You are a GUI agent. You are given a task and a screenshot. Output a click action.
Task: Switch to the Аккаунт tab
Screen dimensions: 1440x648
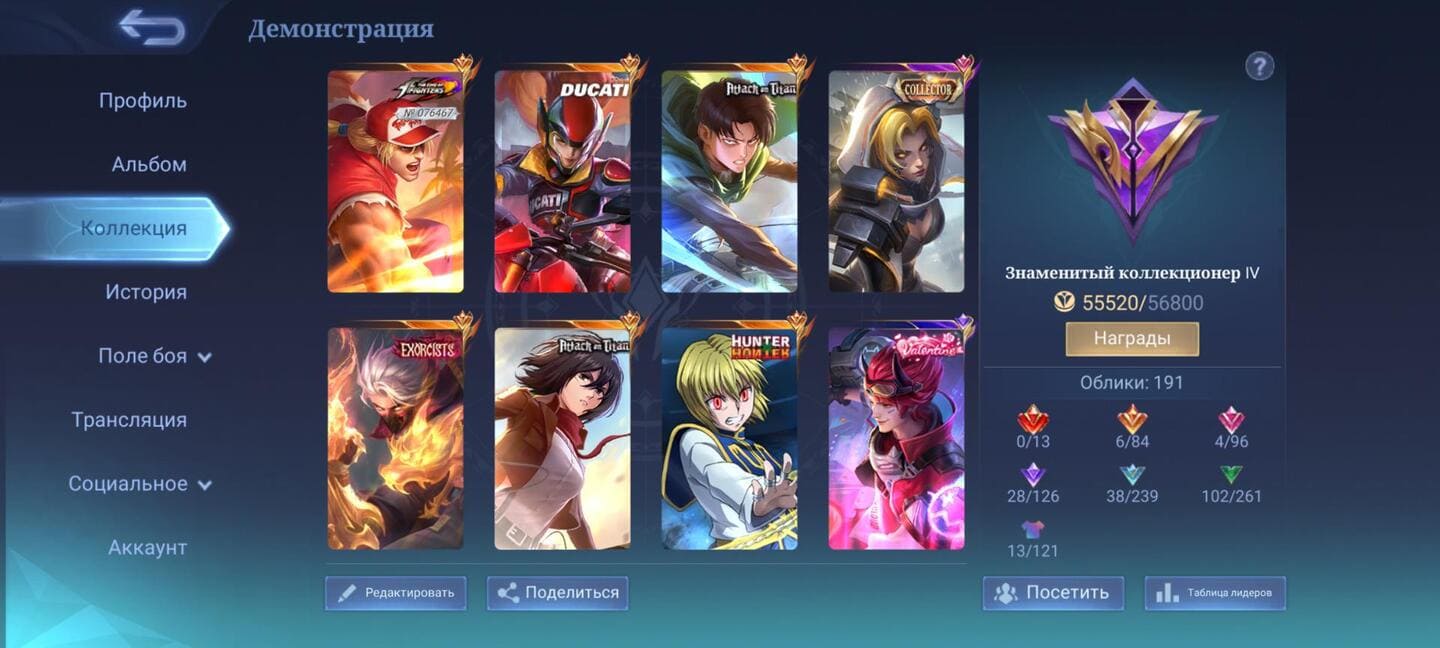click(x=147, y=548)
